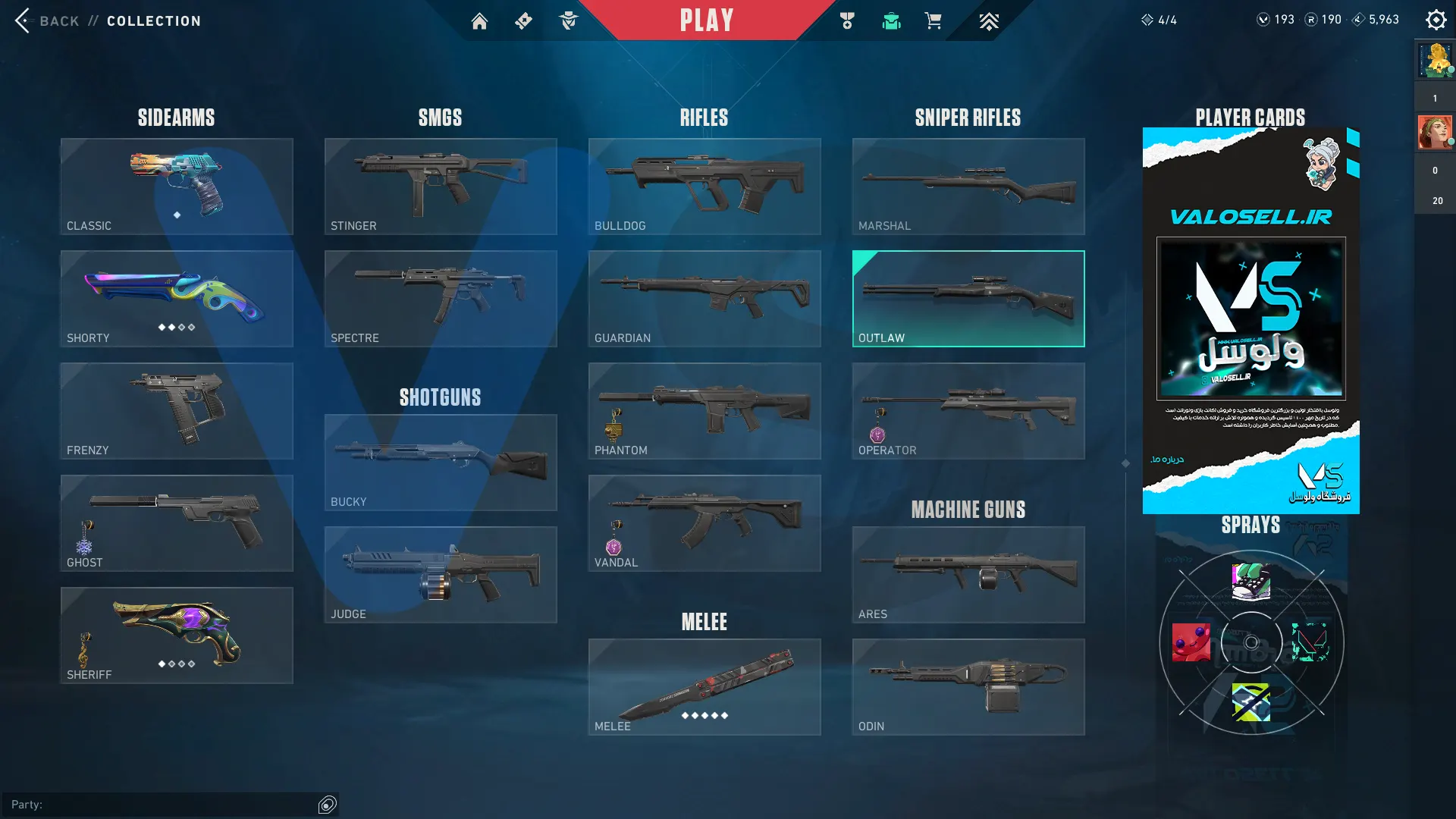Viewport: 1456px width, 819px height.
Task: Pick the Stinger SMG slot
Action: point(441,187)
